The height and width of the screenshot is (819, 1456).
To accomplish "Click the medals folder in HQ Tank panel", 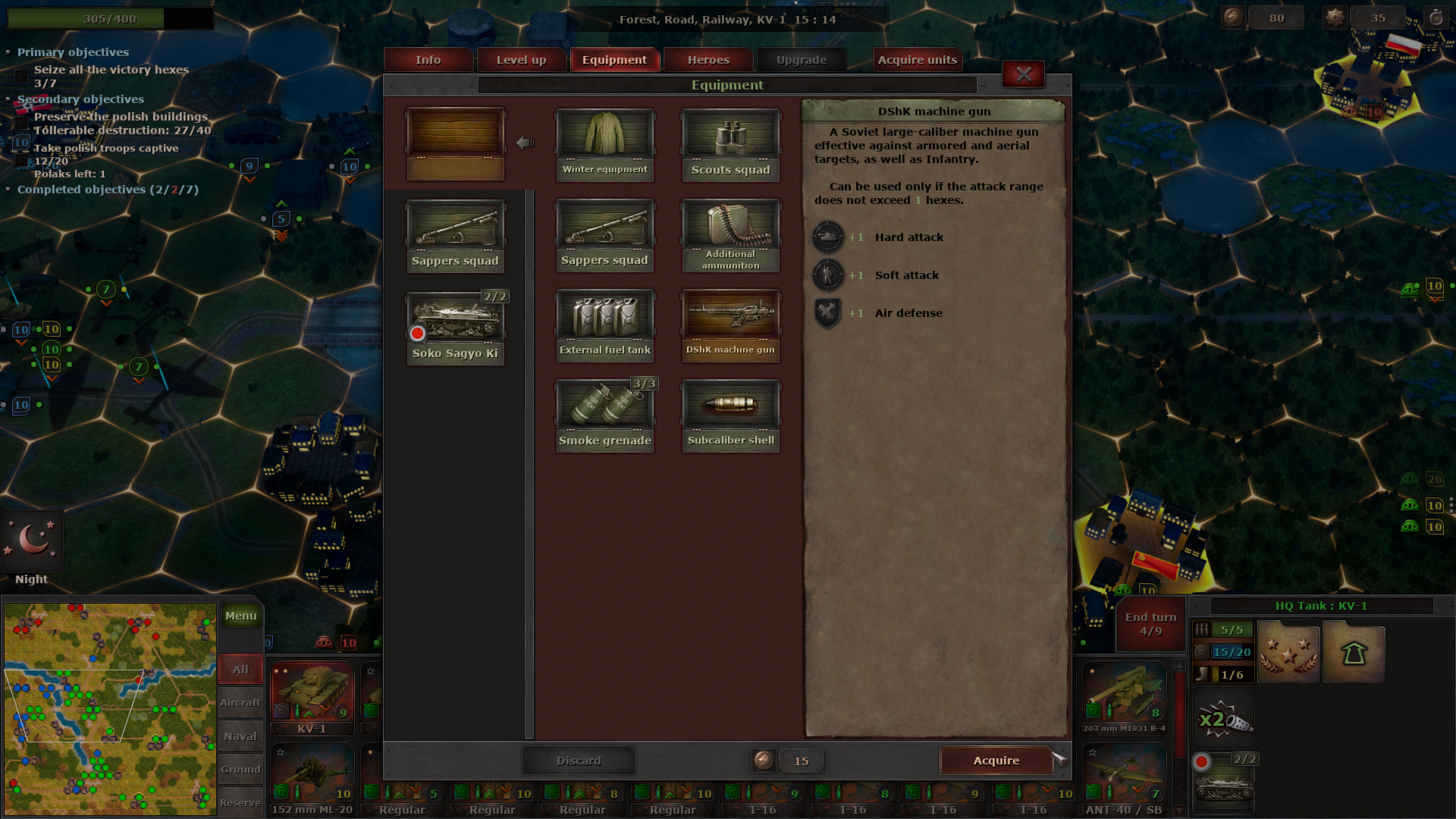I will [x=1288, y=651].
